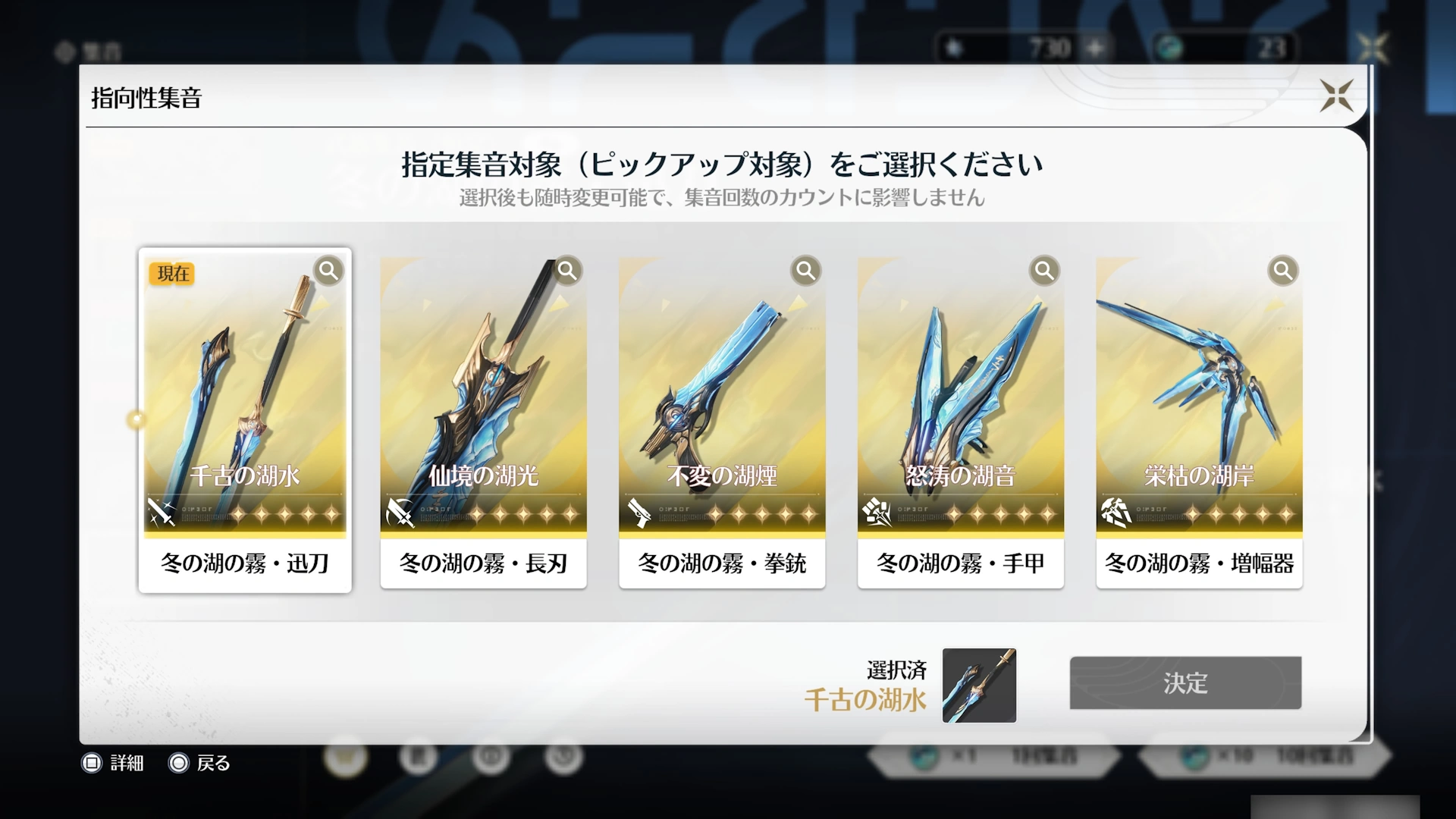Open details magnifier on 仙境の湖光

point(567,271)
